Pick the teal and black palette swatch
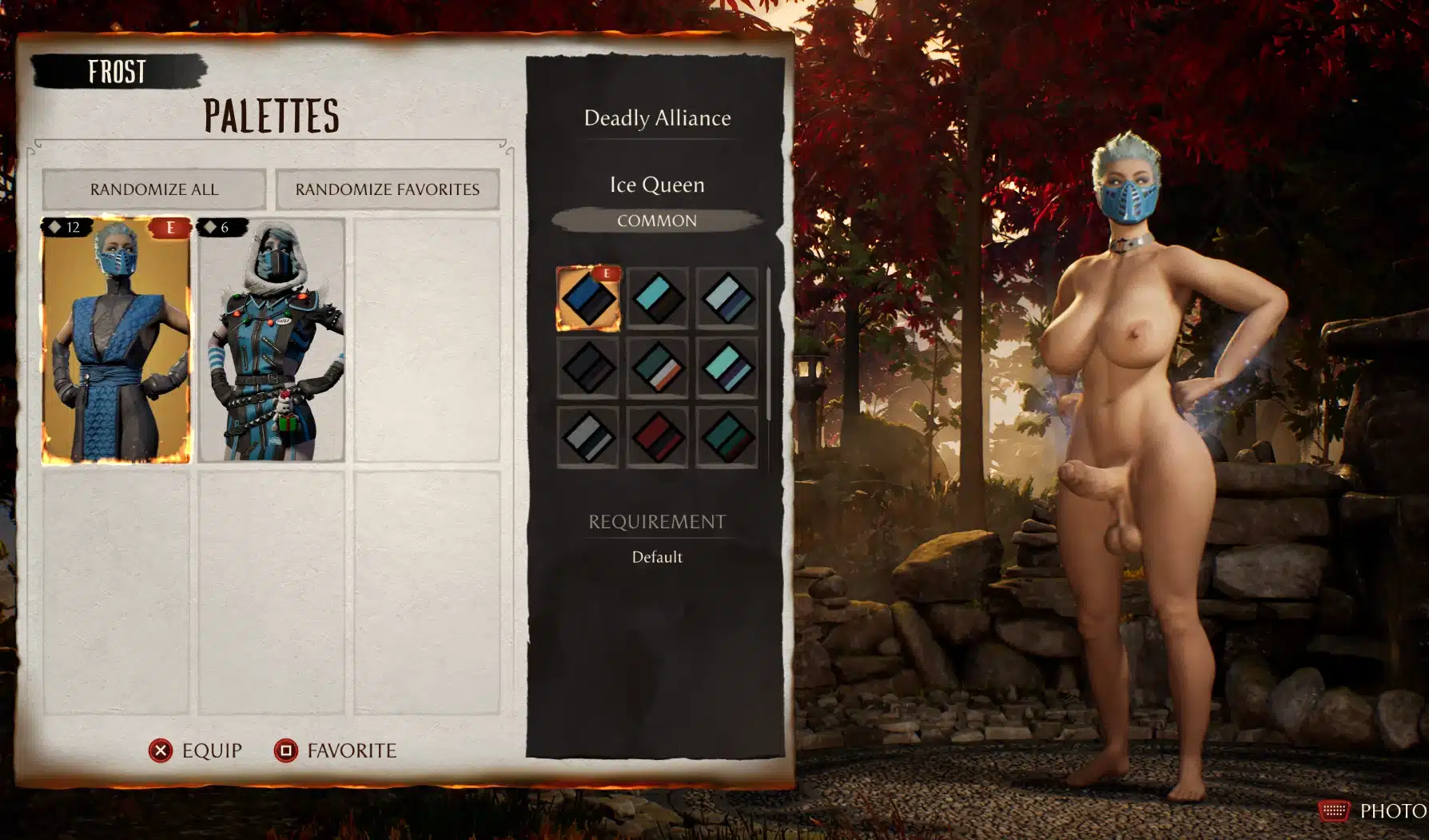 pyautogui.click(x=658, y=299)
